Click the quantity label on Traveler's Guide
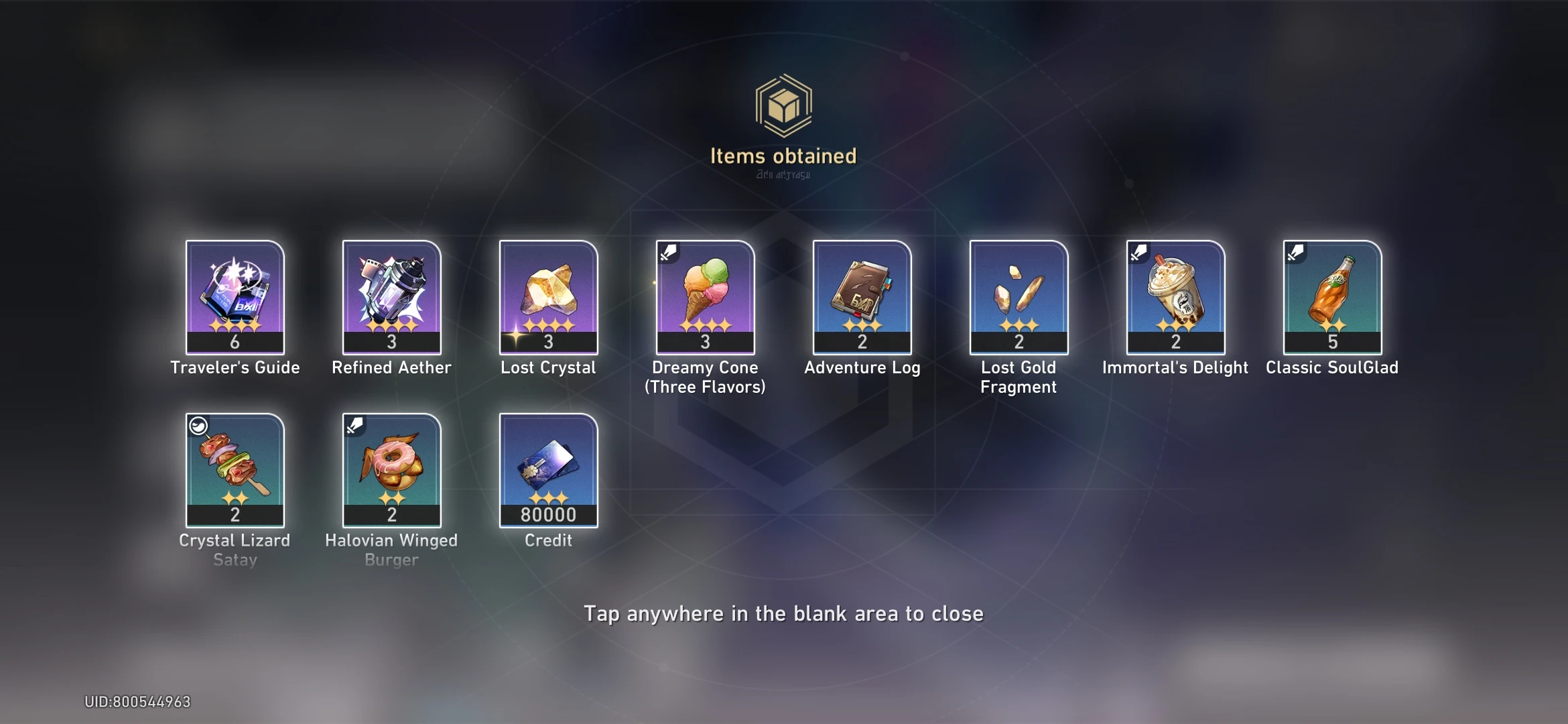This screenshot has width=1568, height=724. coord(235,343)
